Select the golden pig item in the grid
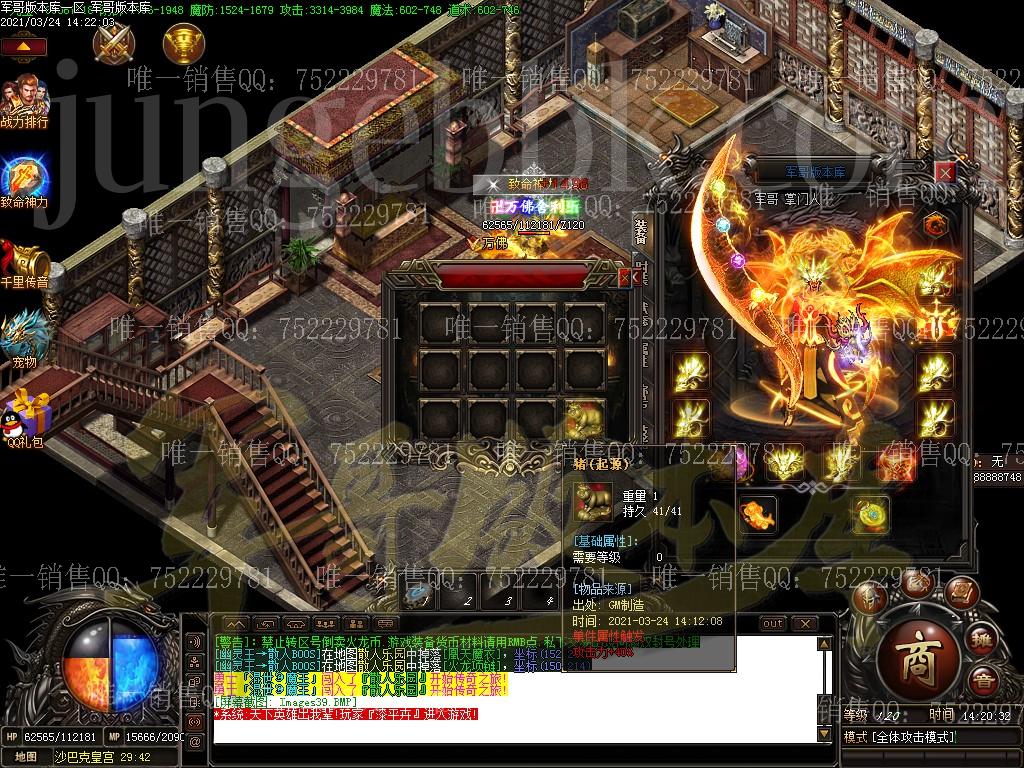This screenshot has width=1024, height=768. point(583,420)
